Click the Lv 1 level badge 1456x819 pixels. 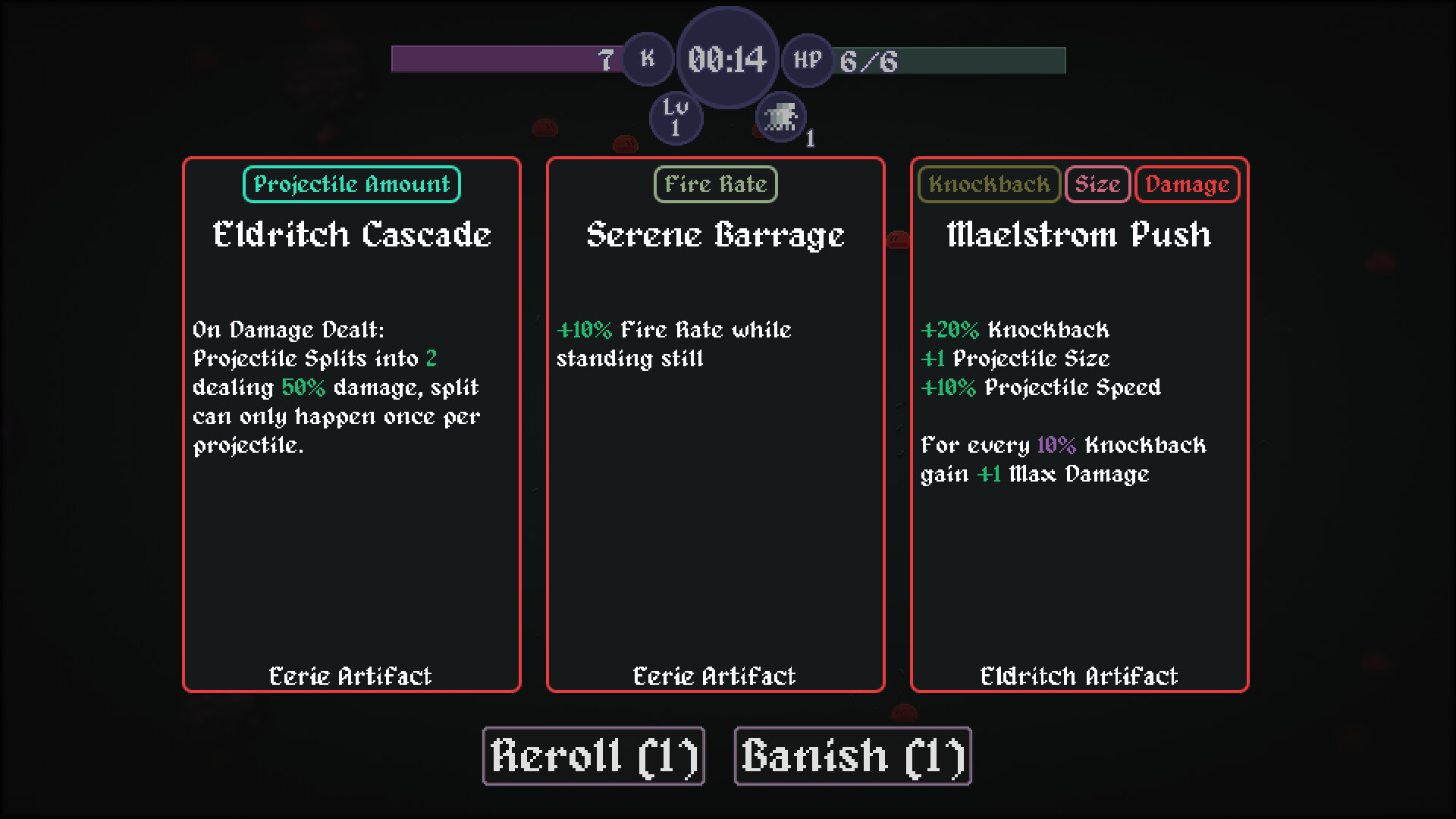(676, 118)
